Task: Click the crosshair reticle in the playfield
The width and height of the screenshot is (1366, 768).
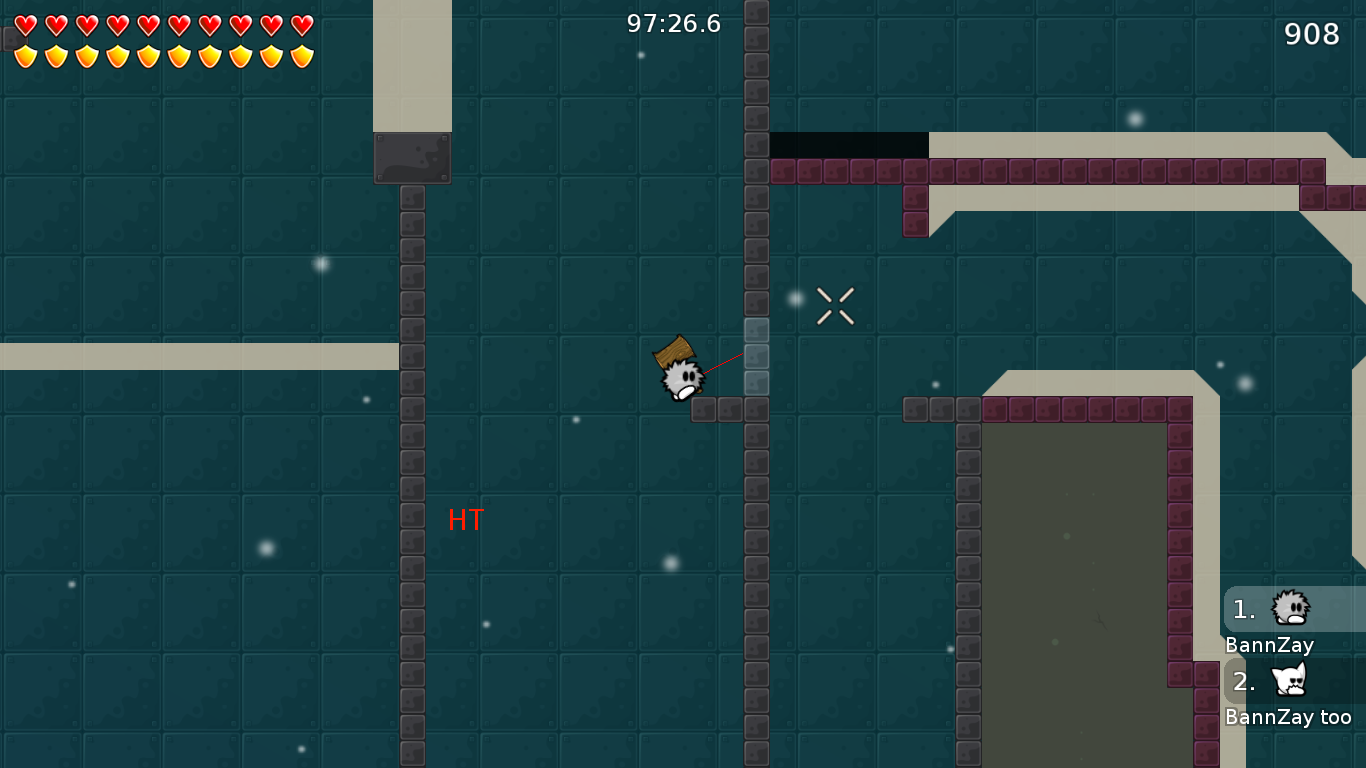Action: (x=834, y=306)
